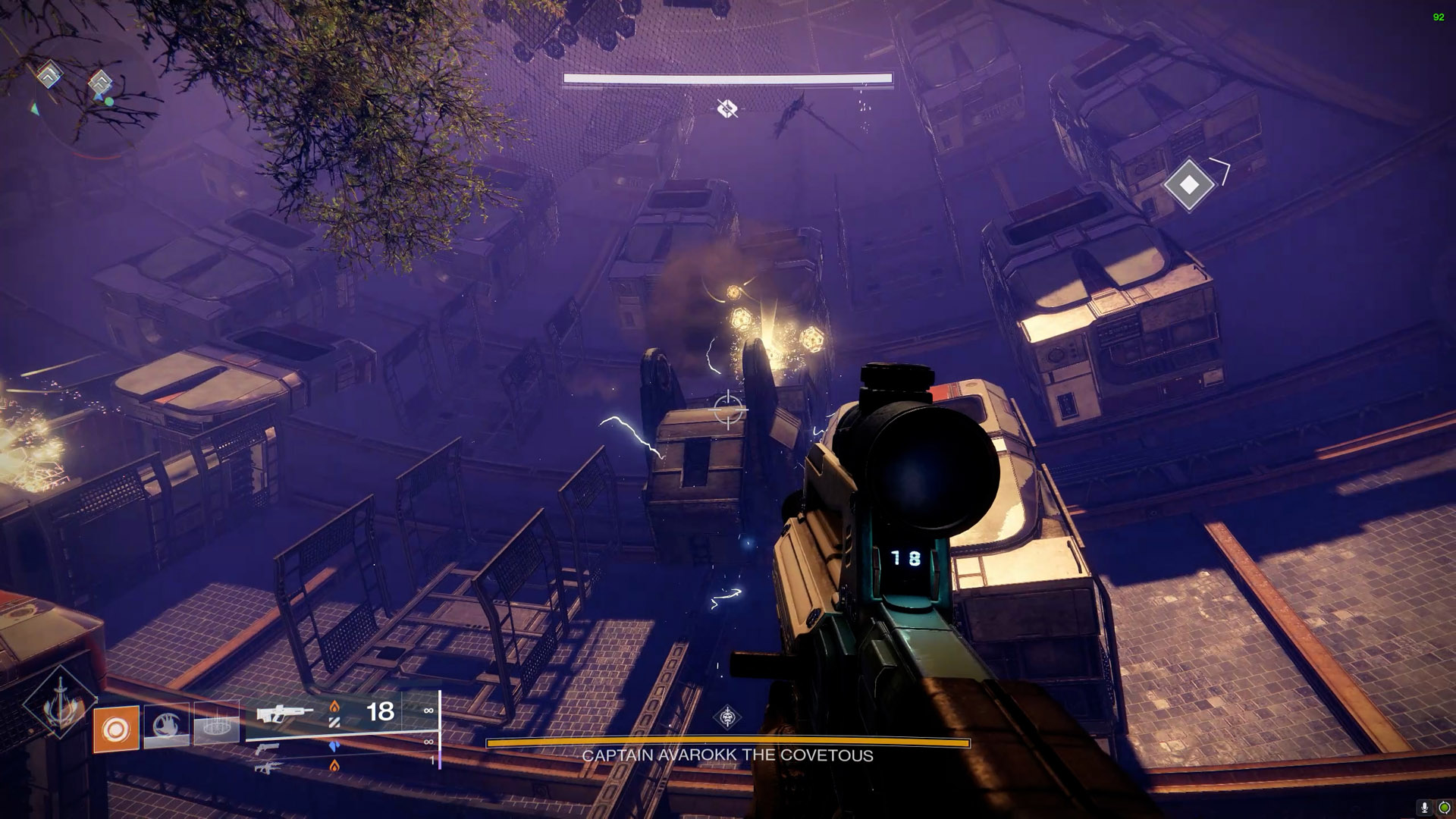1456x819 pixels.
Task: Toggle the microphone overlay button
Action: [1425, 808]
